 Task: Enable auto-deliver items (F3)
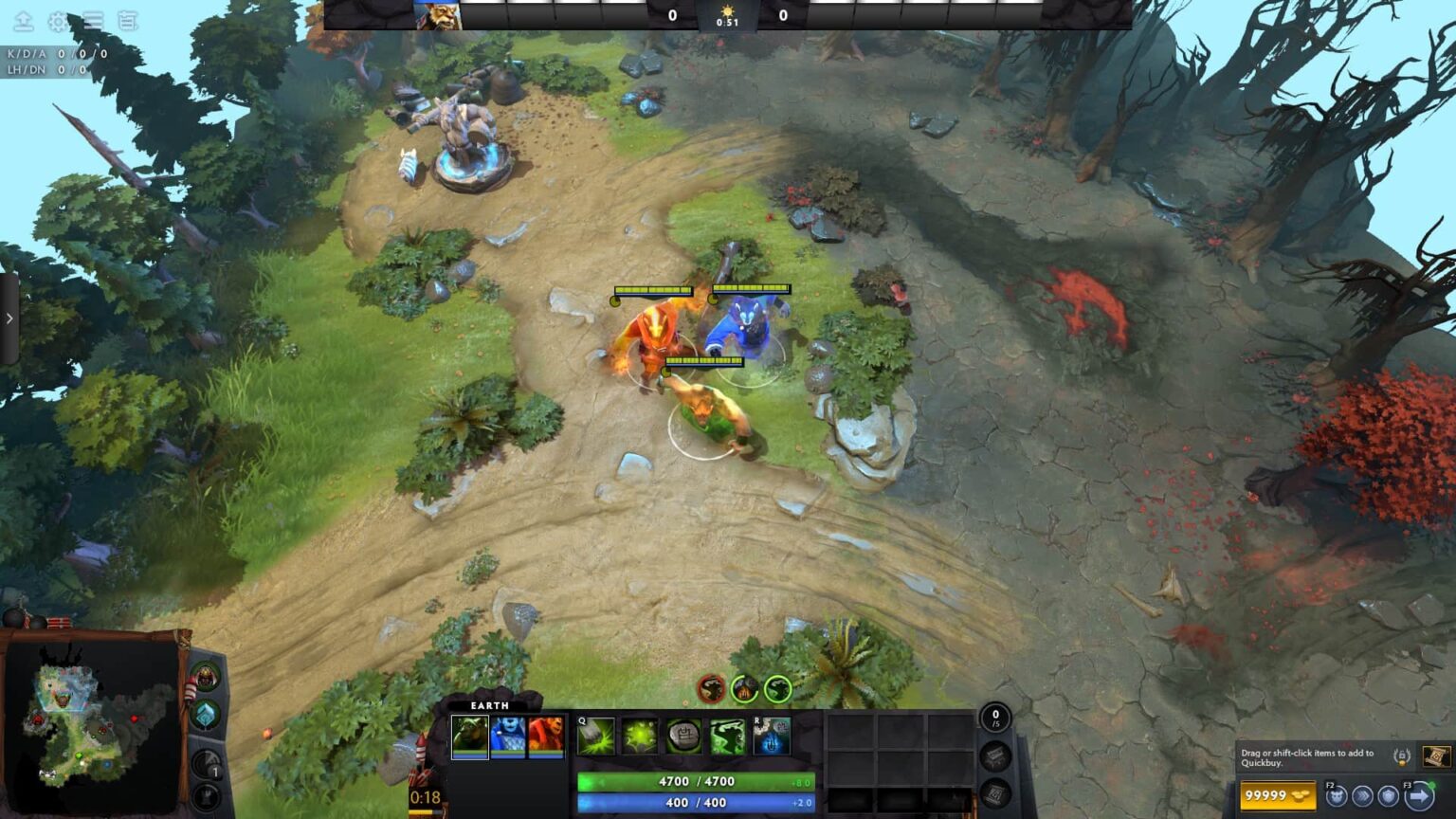pyautogui.click(x=1418, y=796)
